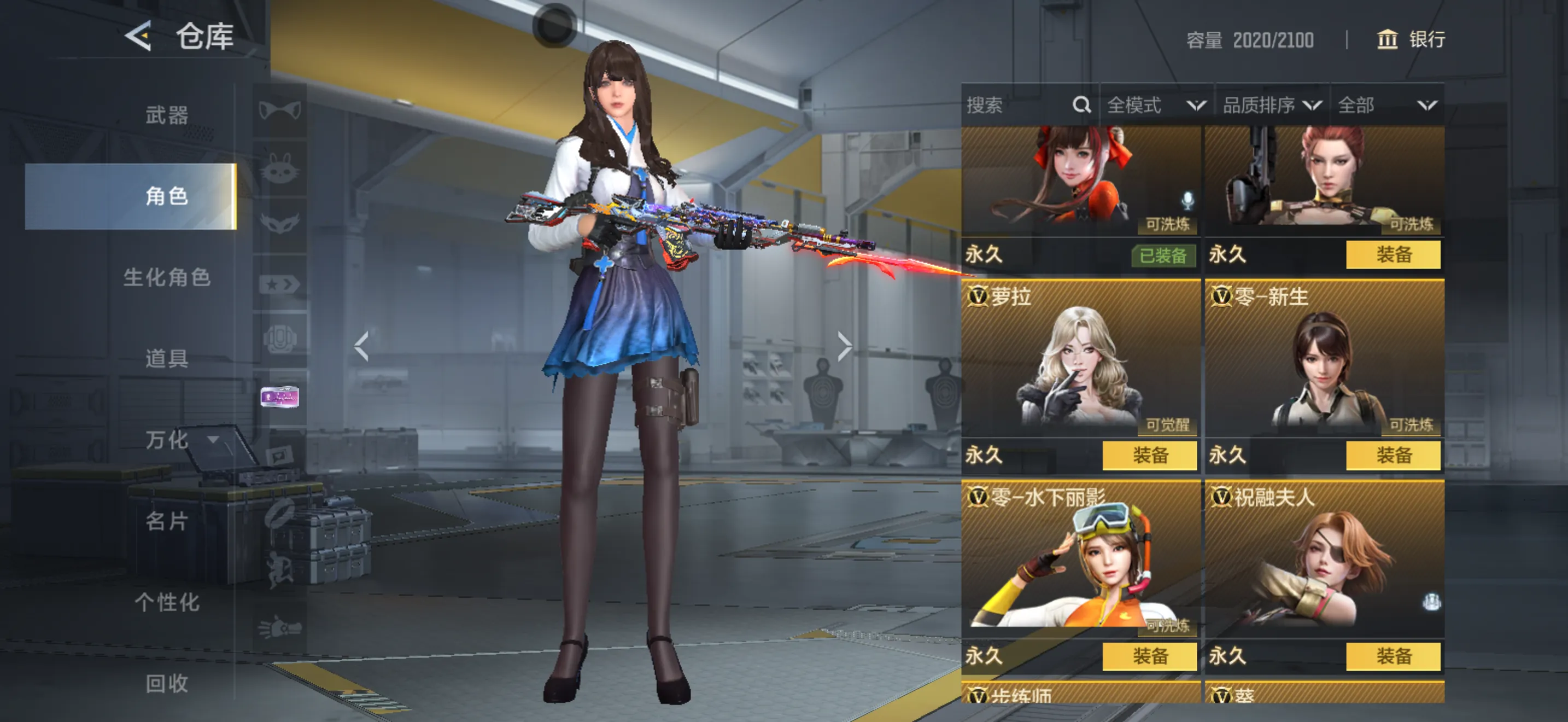Equip the 祝融夫人 character
Viewport: 1568px width, 722px height.
(x=1393, y=656)
